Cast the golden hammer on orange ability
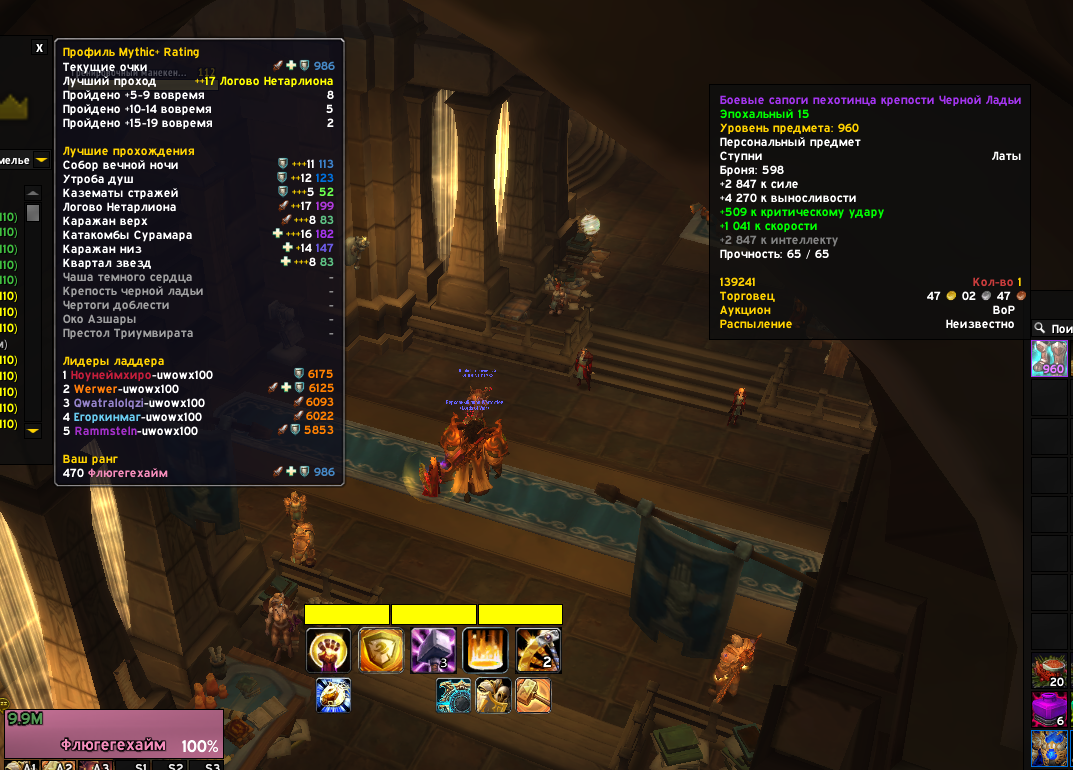 (533, 695)
